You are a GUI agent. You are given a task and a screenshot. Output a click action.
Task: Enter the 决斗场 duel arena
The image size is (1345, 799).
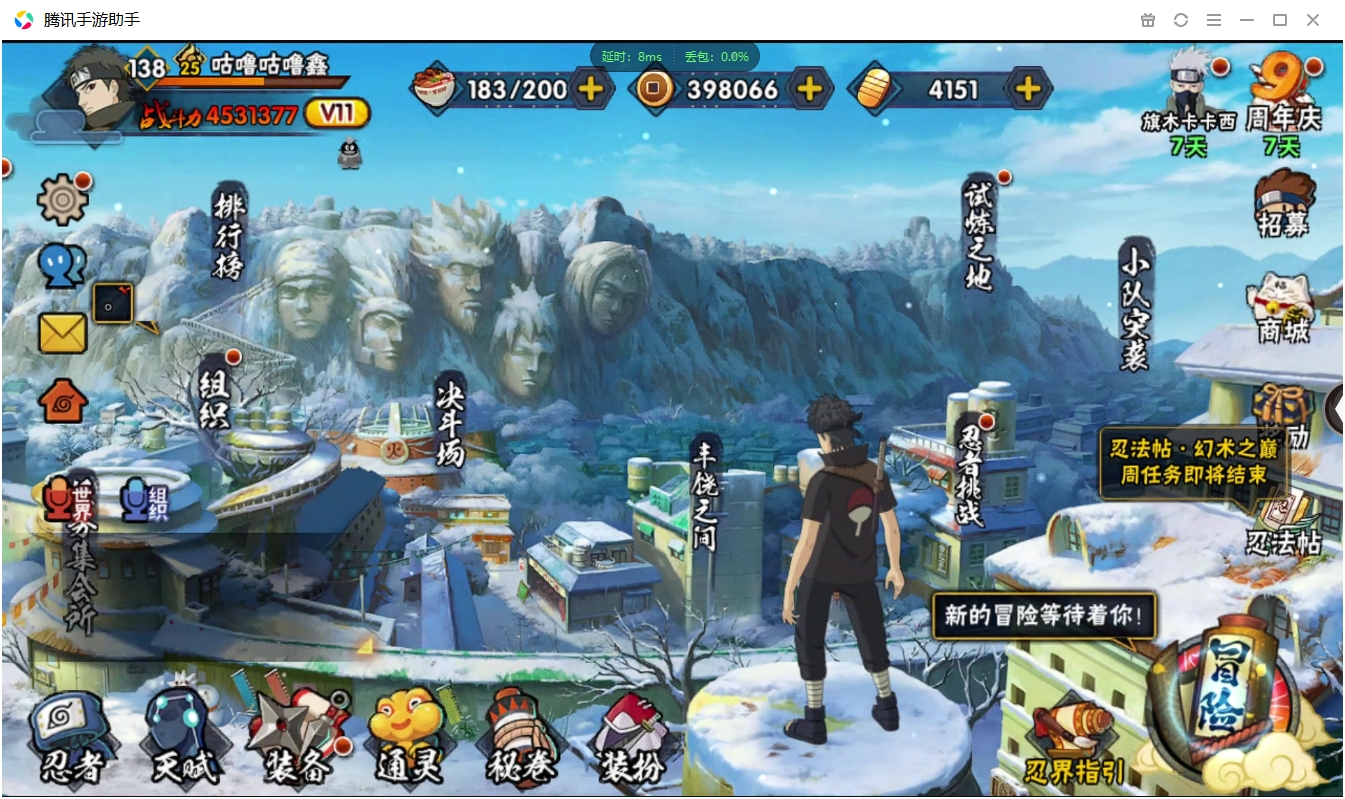click(x=451, y=420)
